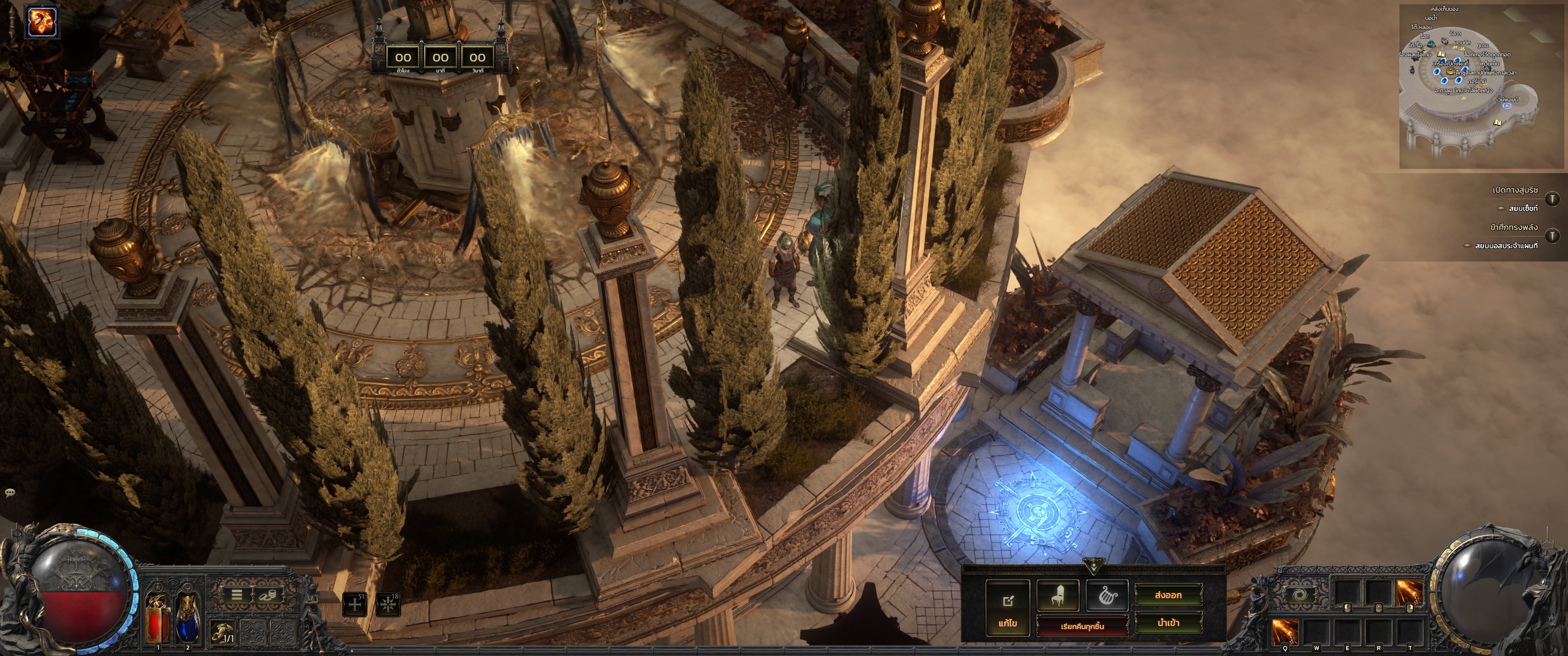Open the coin stack shop button
1568x656 pixels.
tap(267, 594)
